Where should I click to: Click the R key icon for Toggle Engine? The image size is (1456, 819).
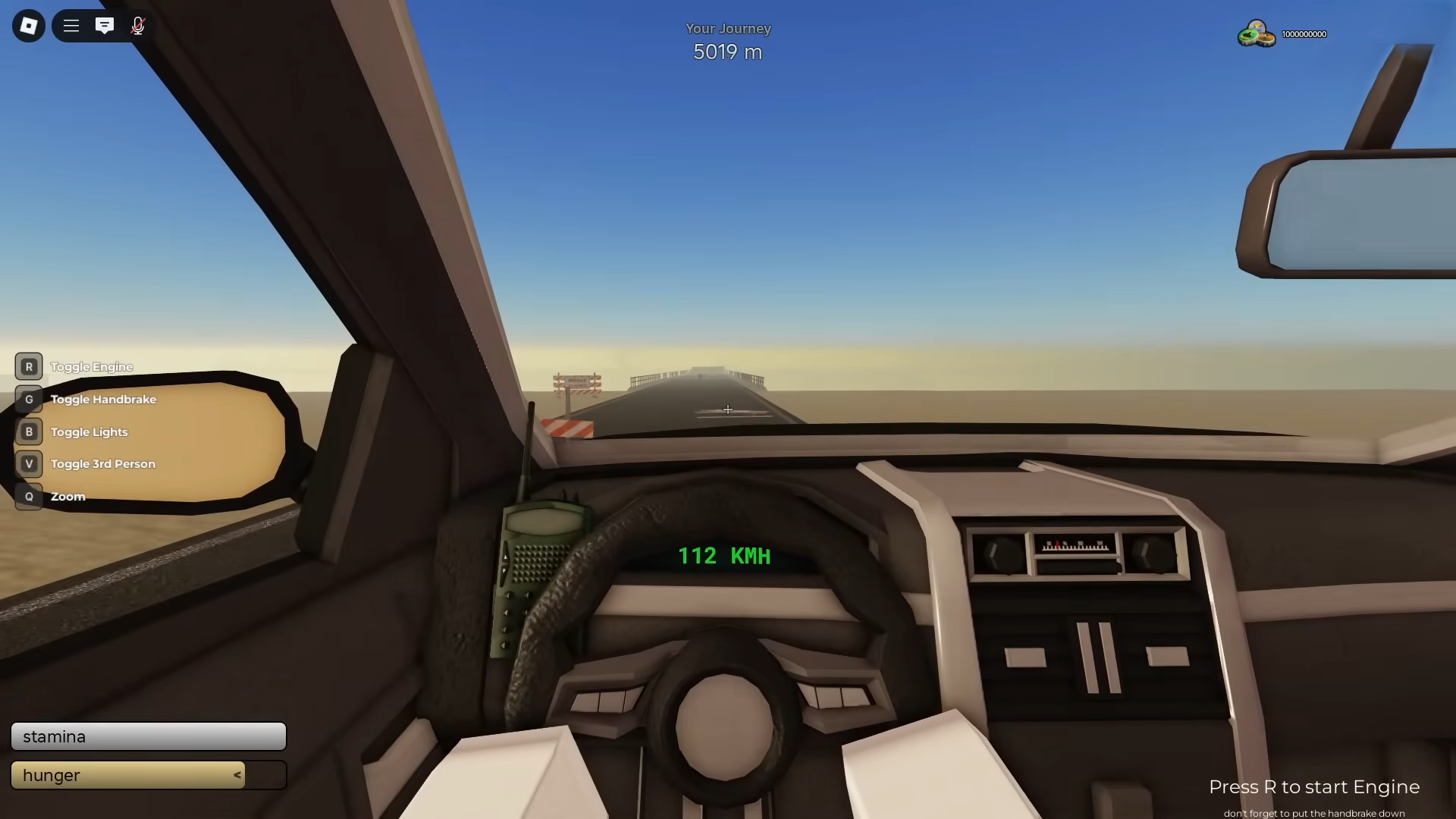(29, 366)
